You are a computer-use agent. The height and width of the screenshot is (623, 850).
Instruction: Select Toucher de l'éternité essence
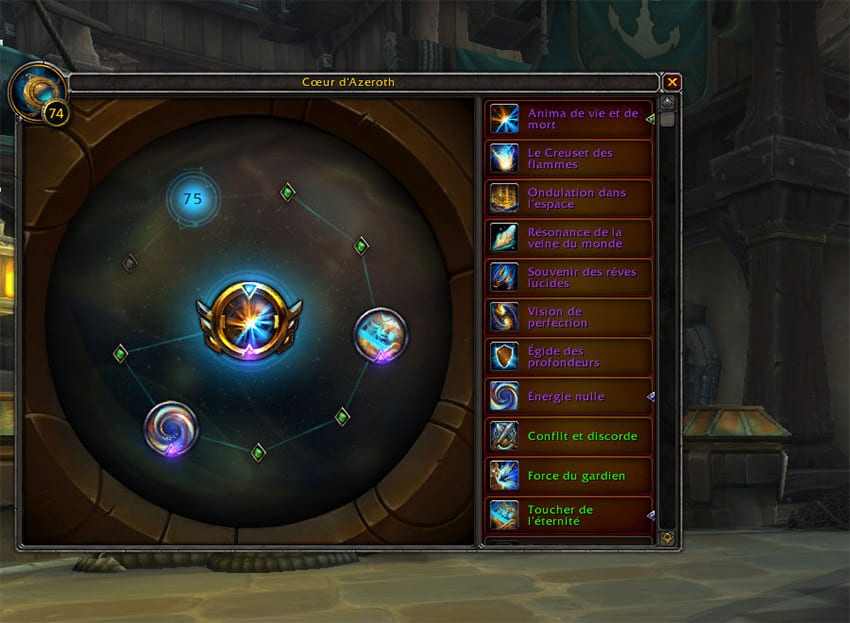(569, 515)
